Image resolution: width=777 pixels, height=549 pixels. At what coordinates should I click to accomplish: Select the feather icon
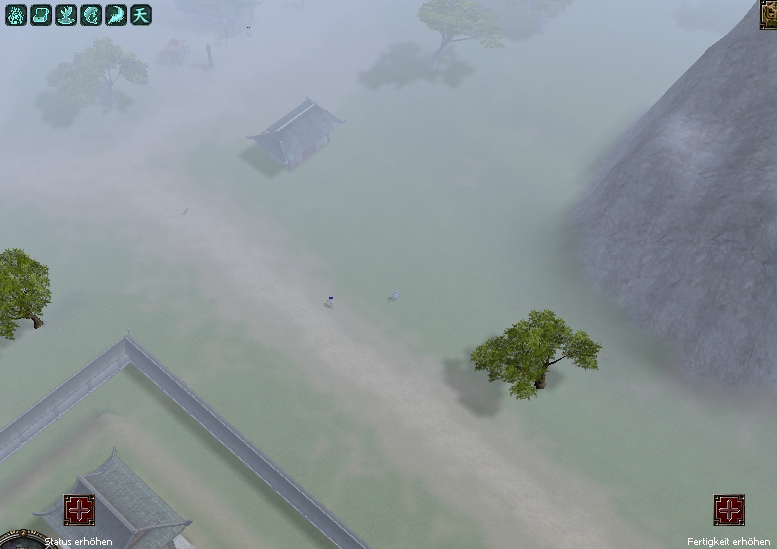[116, 14]
